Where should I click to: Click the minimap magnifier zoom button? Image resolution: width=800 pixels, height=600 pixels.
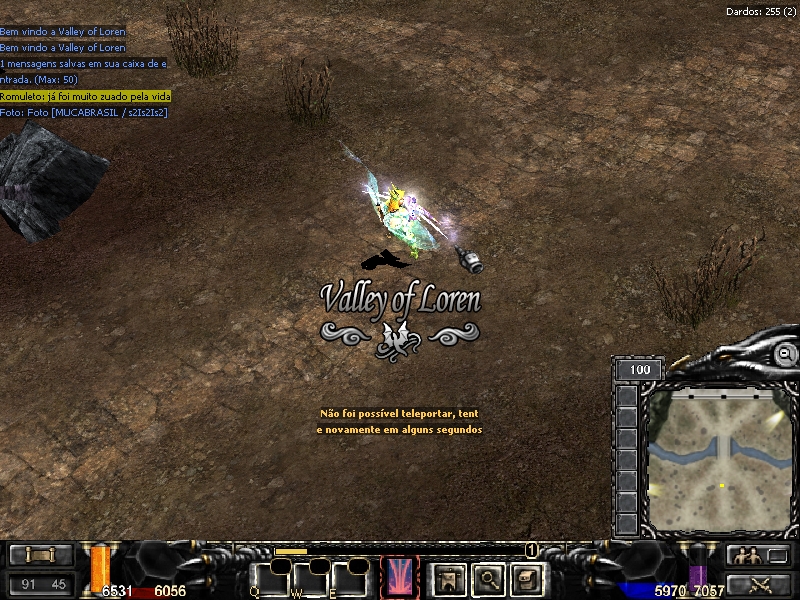coord(786,354)
